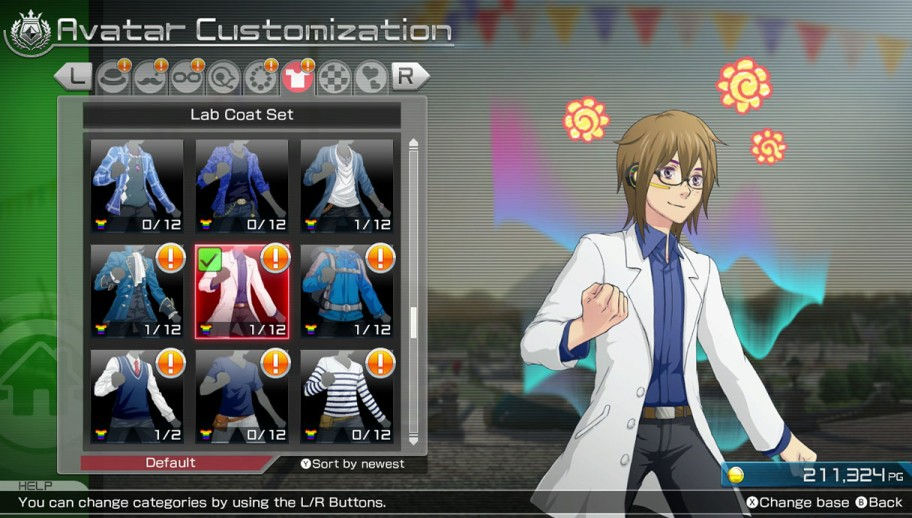Select the blue hoodie with backpack straps

(x=346, y=291)
